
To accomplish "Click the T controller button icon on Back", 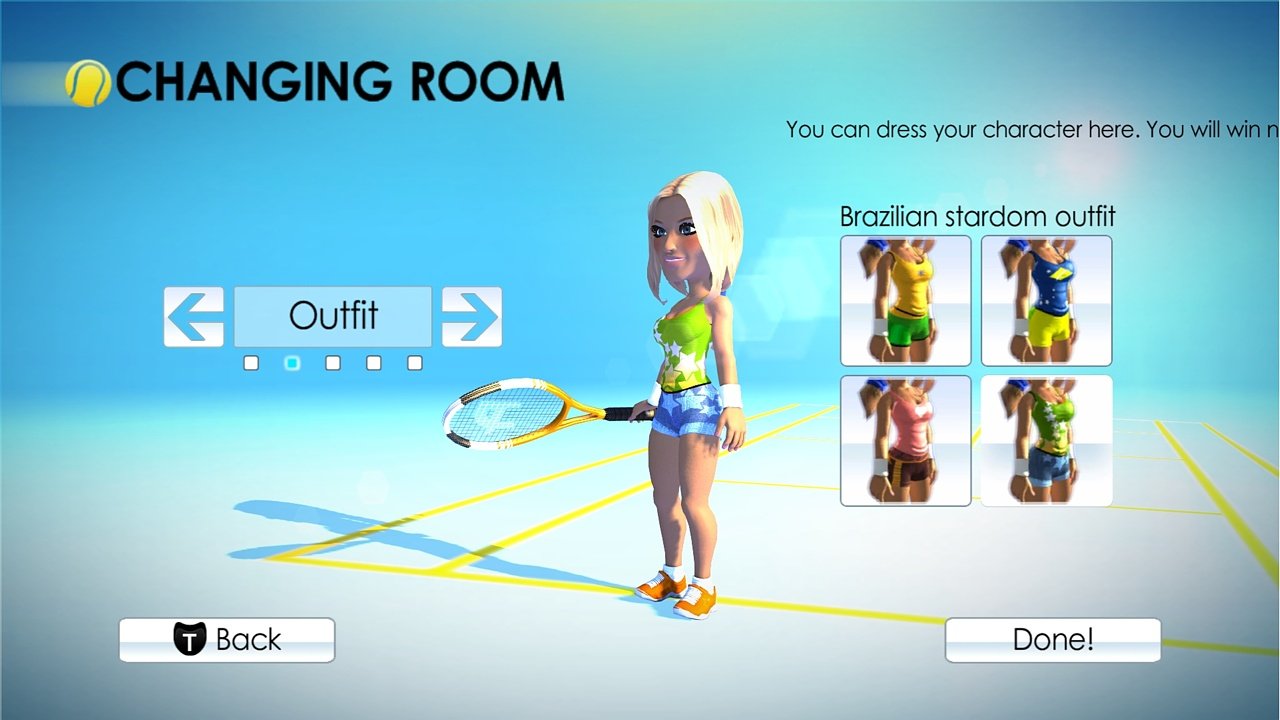I will click(x=192, y=639).
